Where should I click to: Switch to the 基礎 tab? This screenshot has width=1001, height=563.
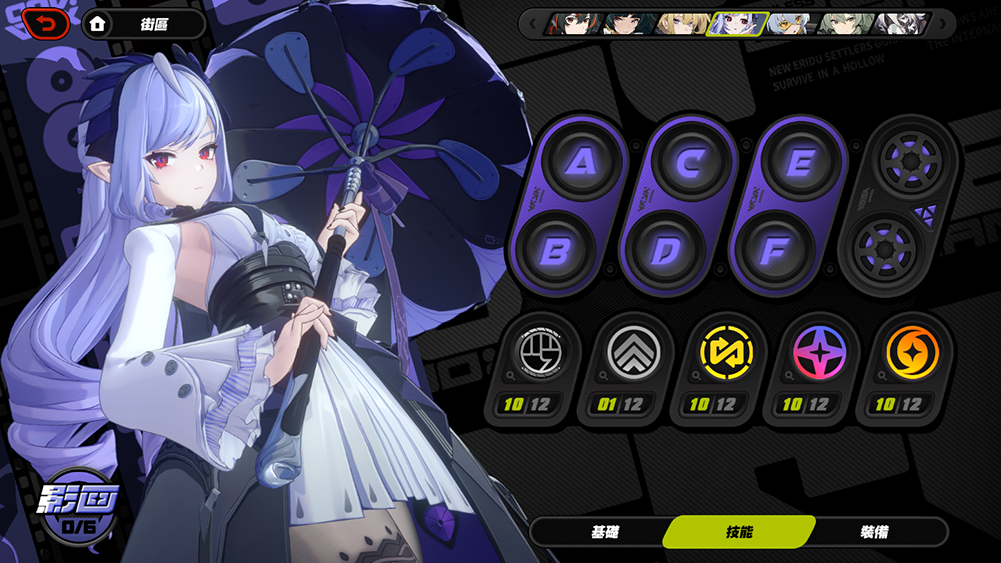pos(605,532)
